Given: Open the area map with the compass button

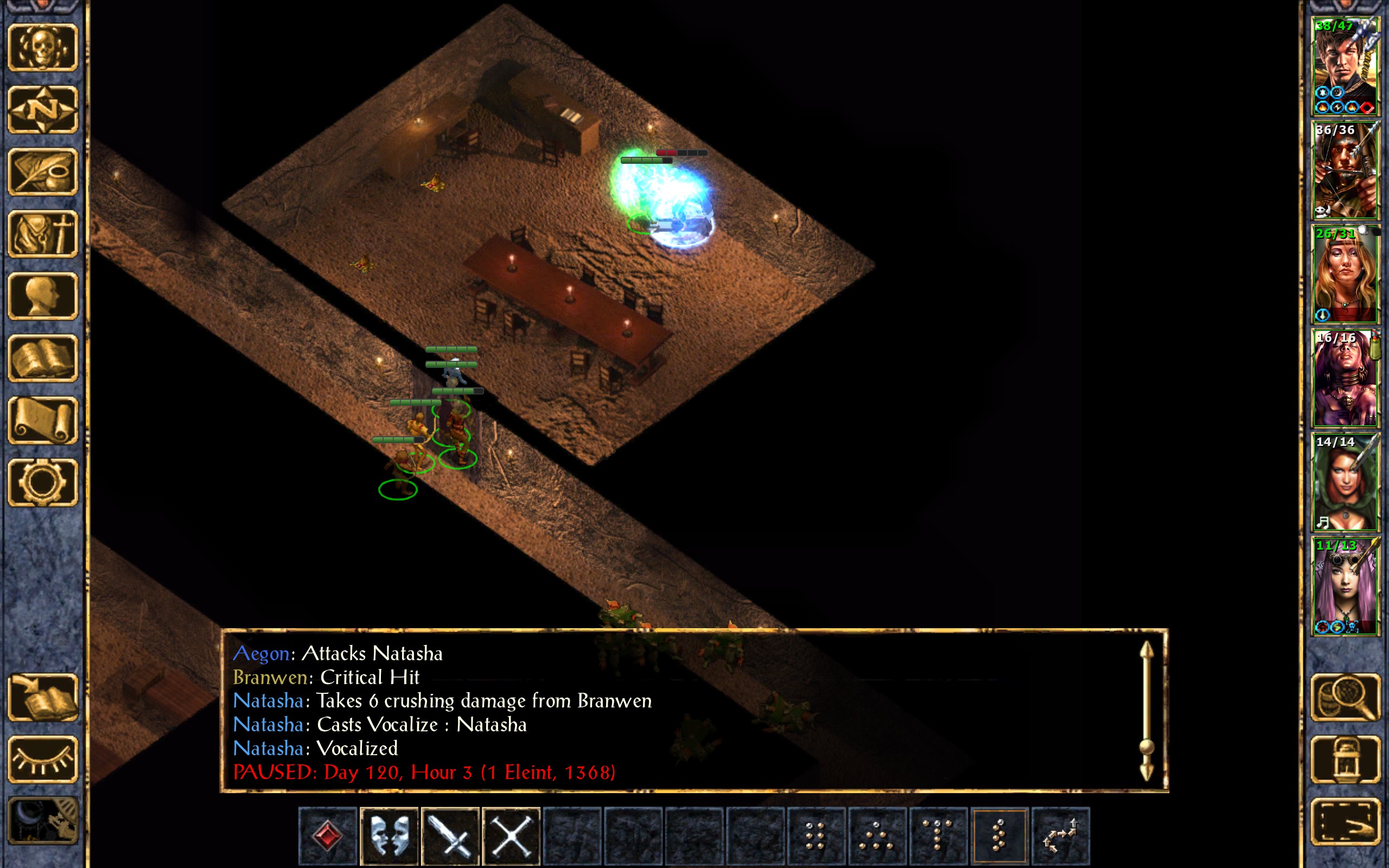Looking at the screenshot, I should pos(43,109).
